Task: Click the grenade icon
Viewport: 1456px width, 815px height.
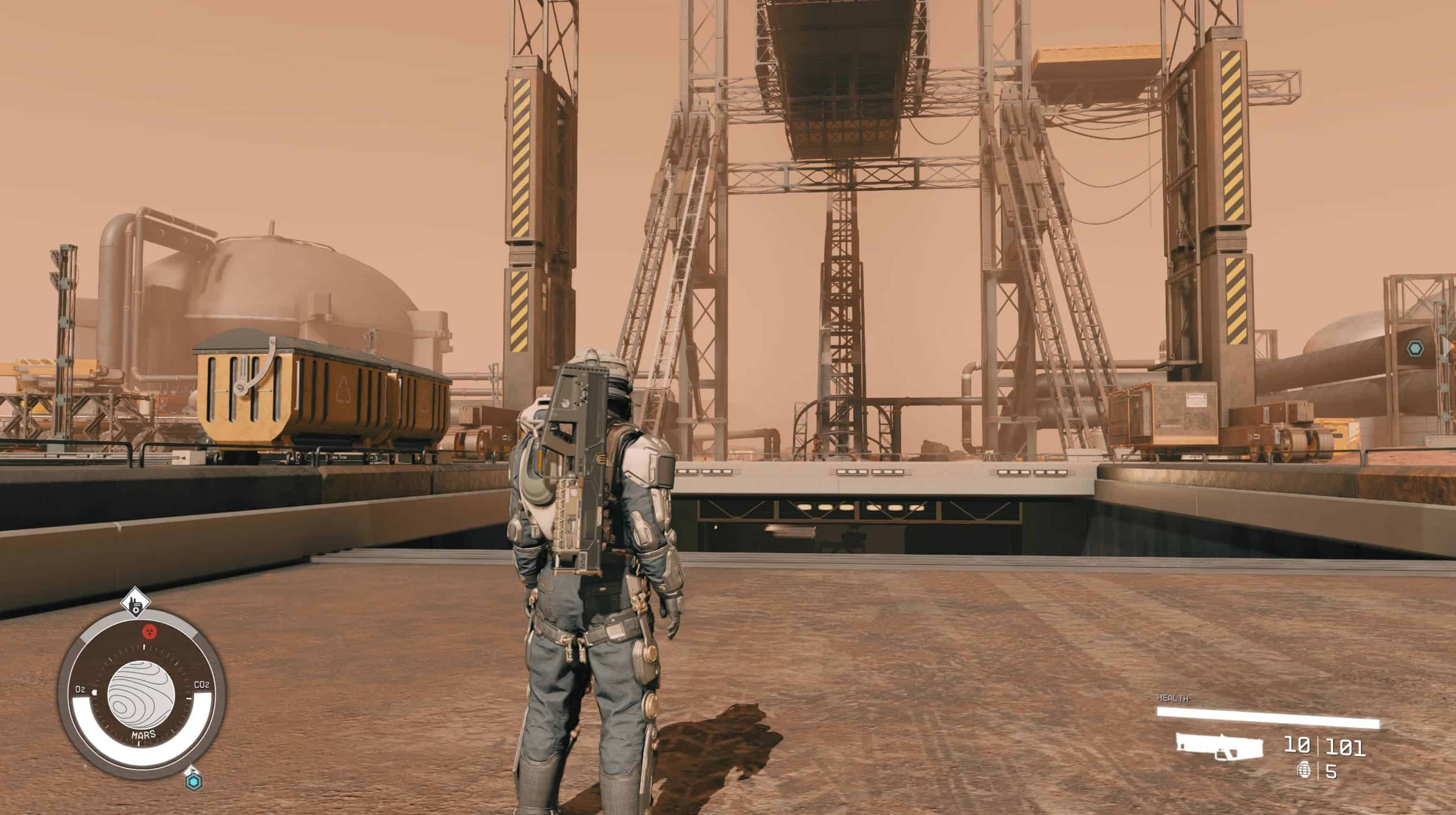Action: click(x=1305, y=770)
